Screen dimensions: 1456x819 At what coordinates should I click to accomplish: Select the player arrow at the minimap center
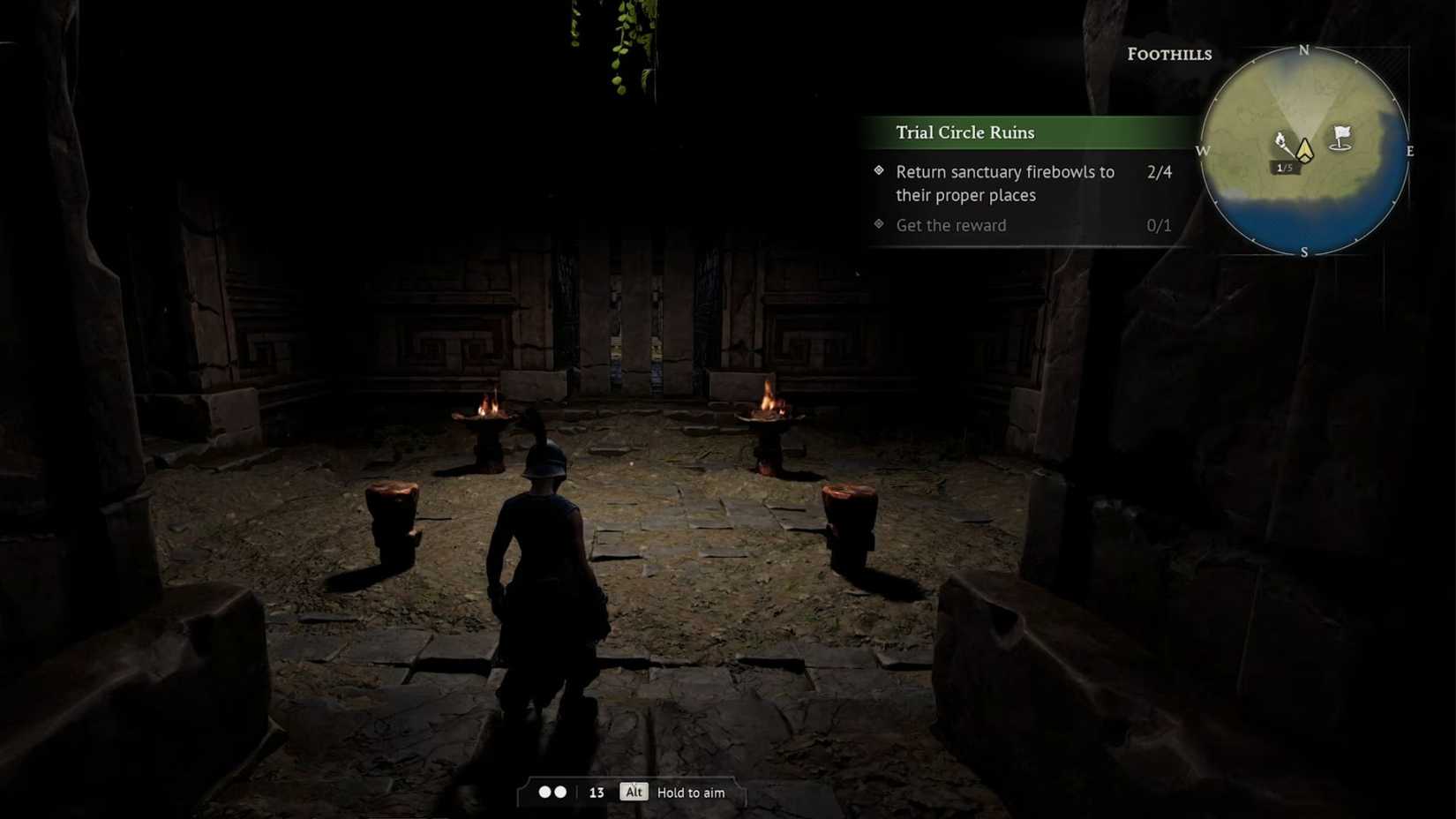1303,150
